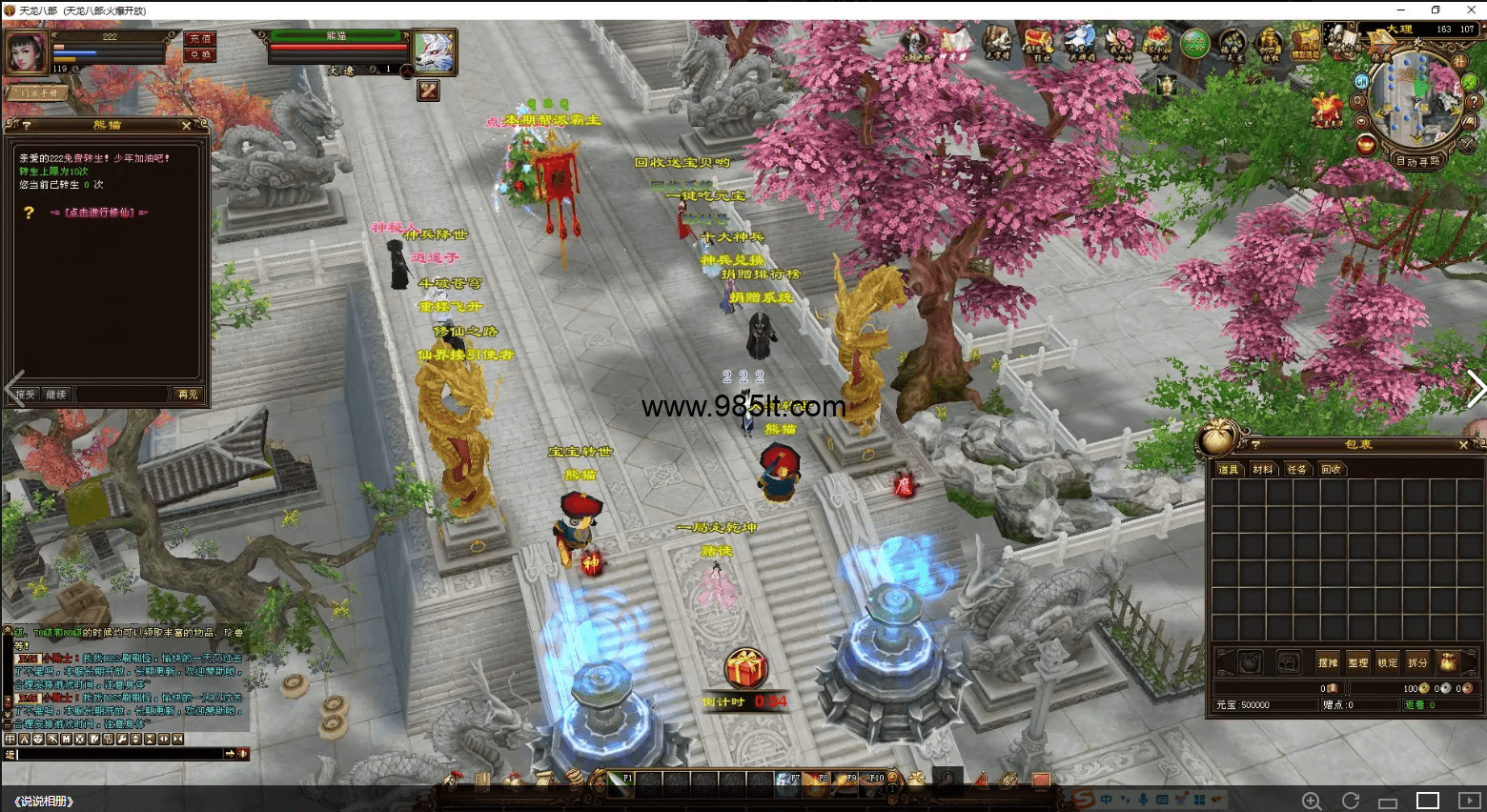Viewport: 1487px width, 812px height.
Task: Activate the 自动寻路 auto-pathfinding button
Action: [1417, 161]
